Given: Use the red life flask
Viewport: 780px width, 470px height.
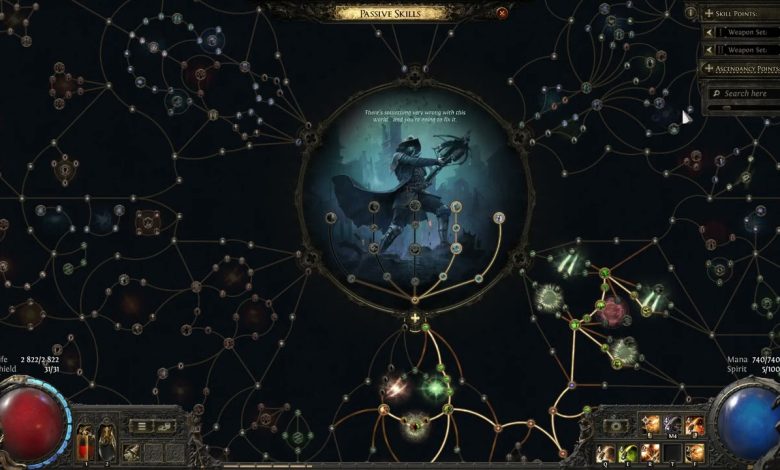Looking at the screenshot, I should coord(84,441).
